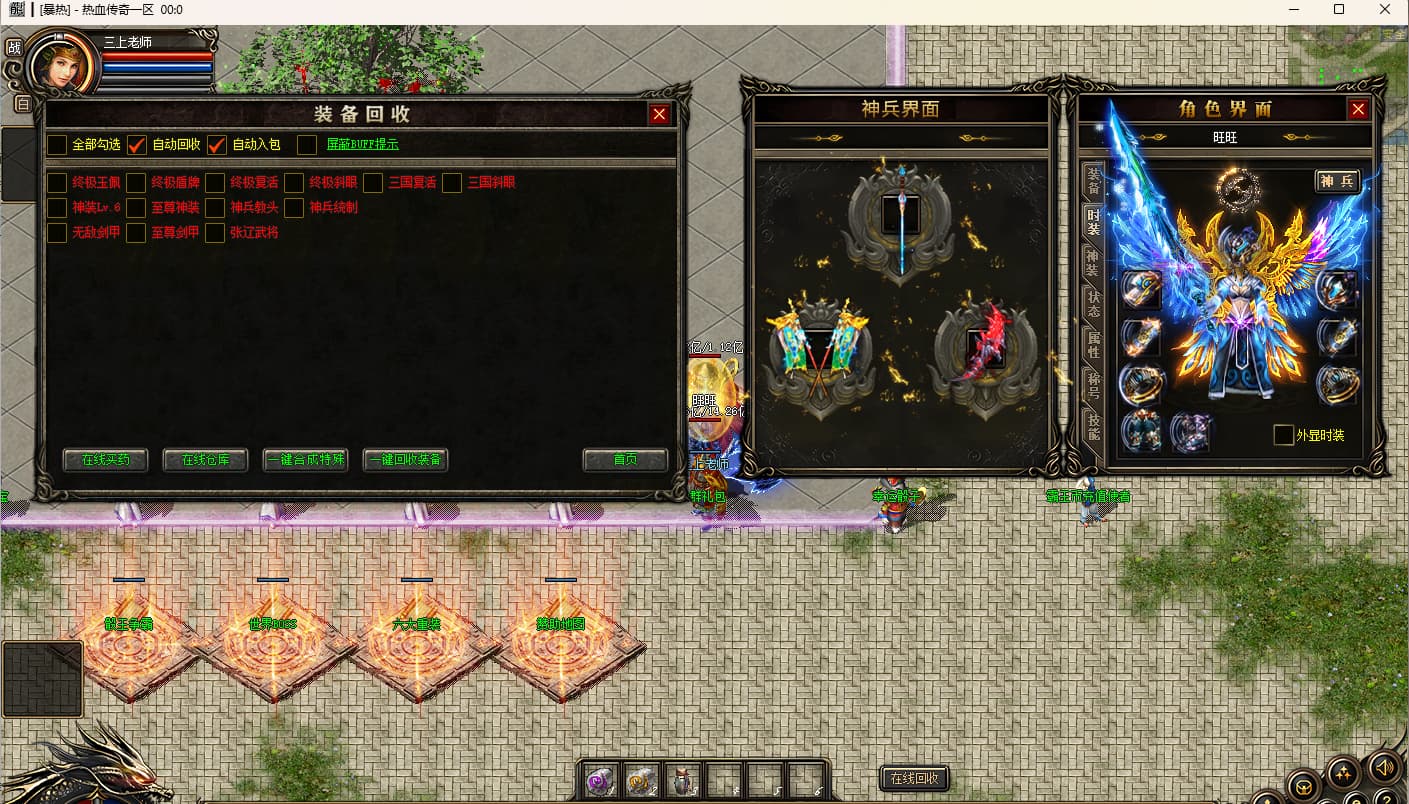Uncheck the 自动入包 option
This screenshot has height=804, width=1409.
click(217, 145)
